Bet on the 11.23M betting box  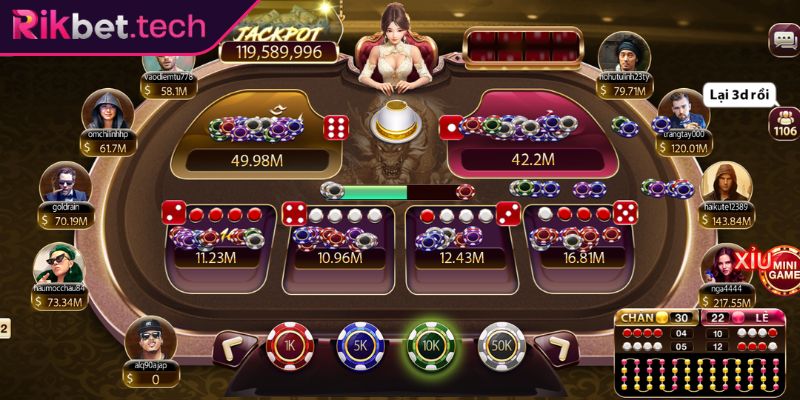216,238
